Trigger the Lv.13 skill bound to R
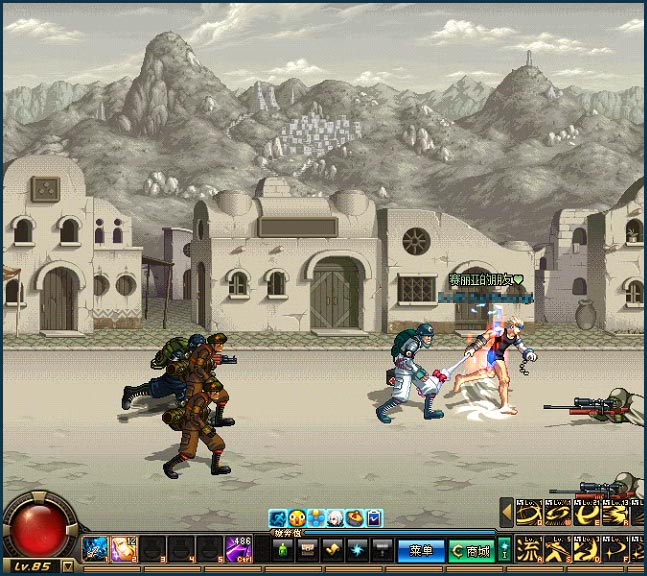The height and width of the screenshot is (576, 647). tap(618, 513)
